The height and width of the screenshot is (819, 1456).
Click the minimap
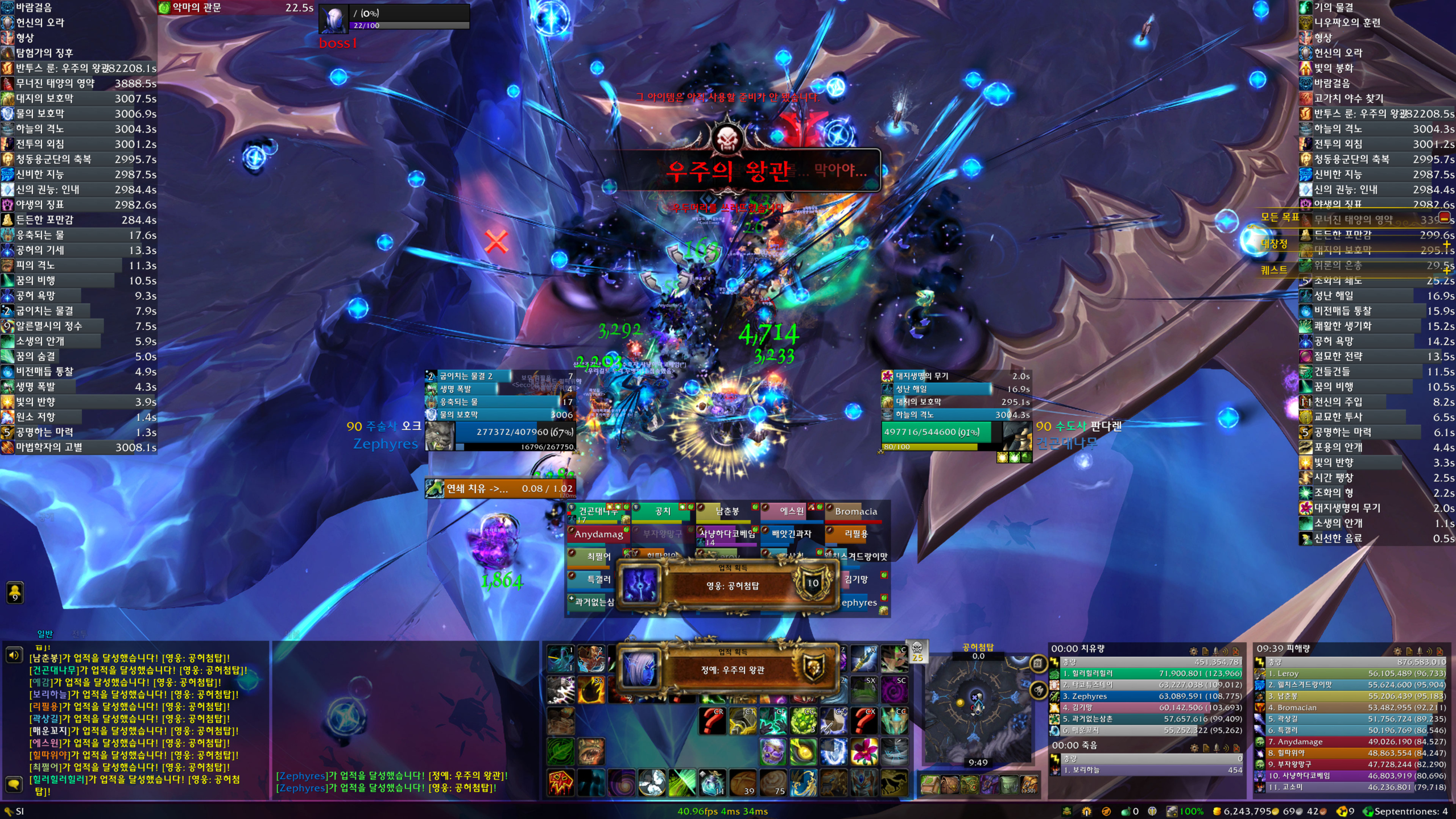pos(977,708)
